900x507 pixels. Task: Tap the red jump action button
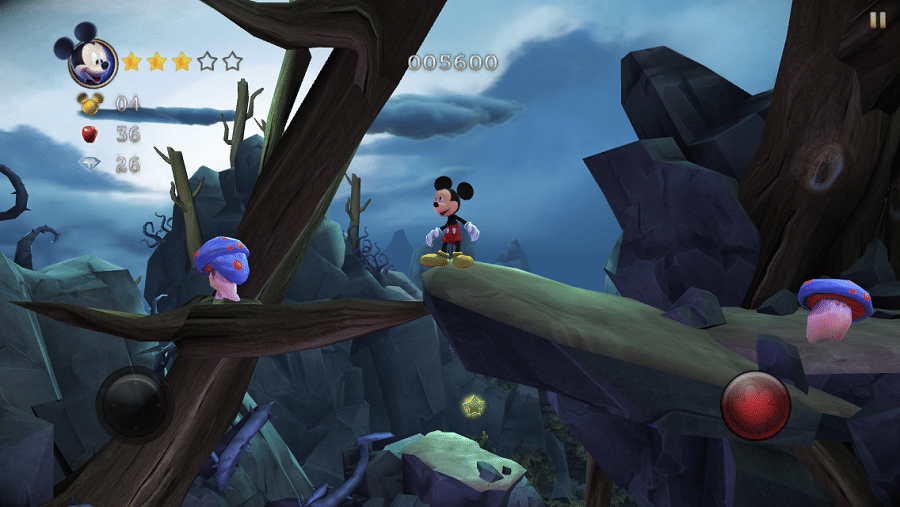tap(756, 405)
